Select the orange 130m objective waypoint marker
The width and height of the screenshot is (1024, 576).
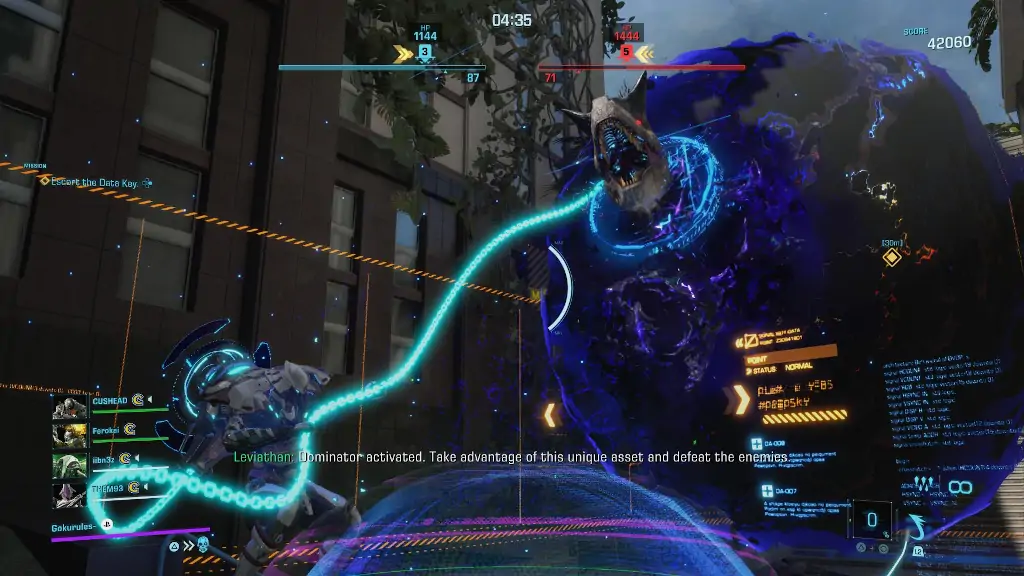891,256
